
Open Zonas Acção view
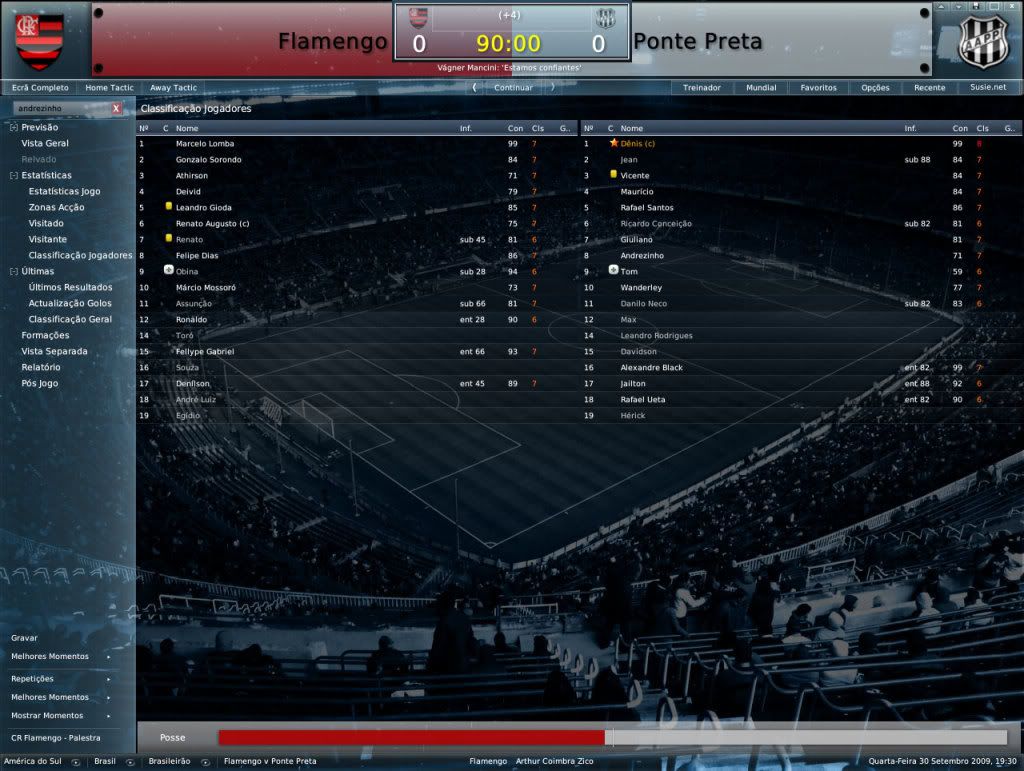56,207
